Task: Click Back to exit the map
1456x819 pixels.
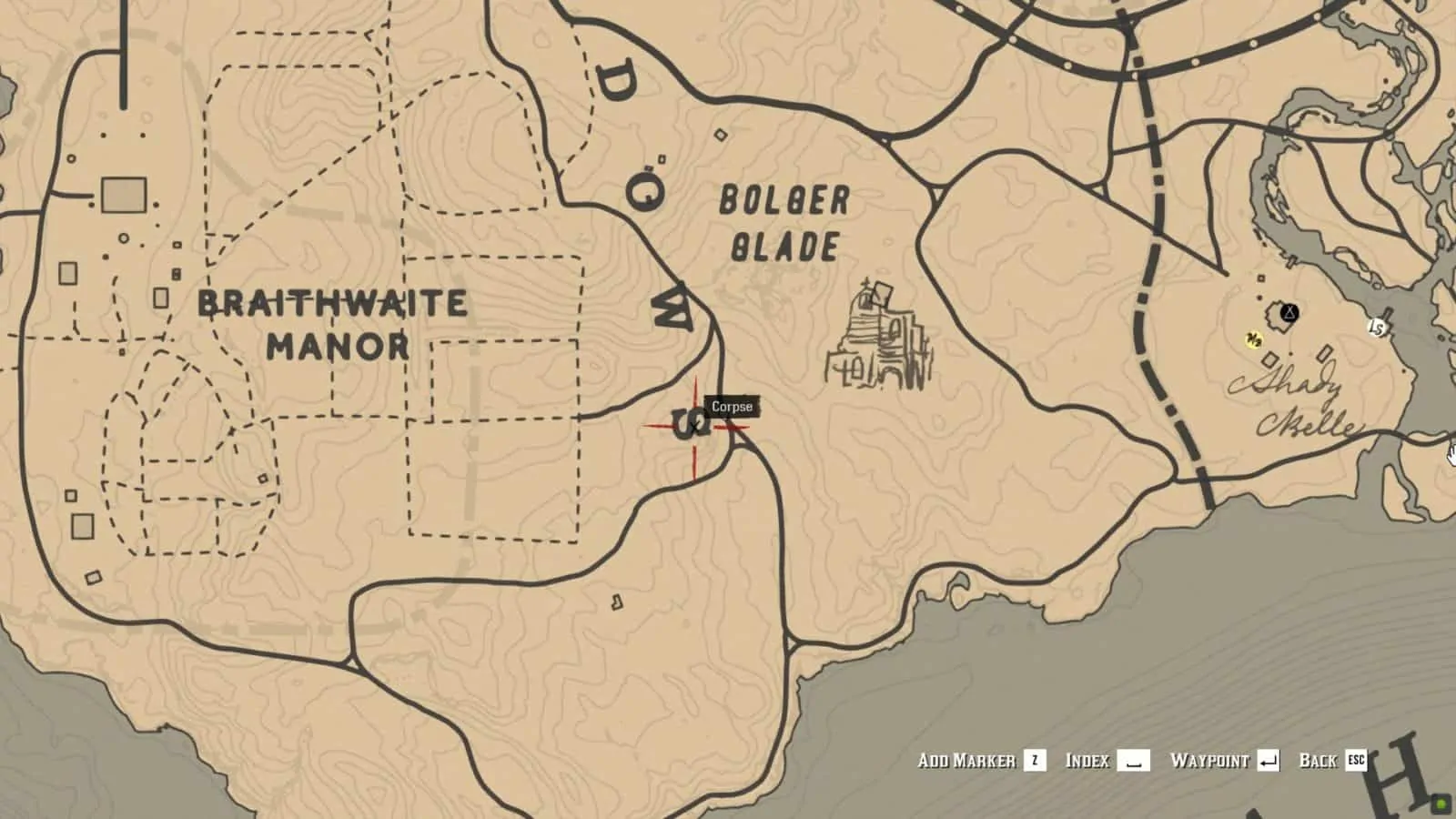Action: 1318,761
